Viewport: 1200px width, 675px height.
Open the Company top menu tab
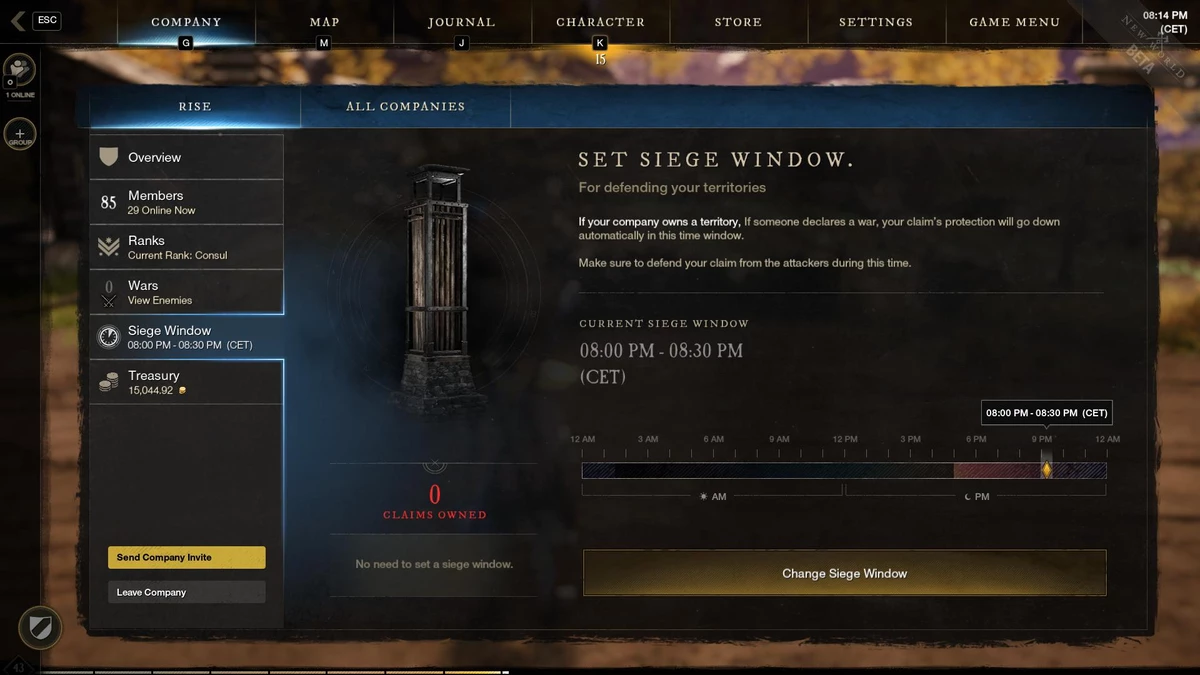click(x=186, y=22)
